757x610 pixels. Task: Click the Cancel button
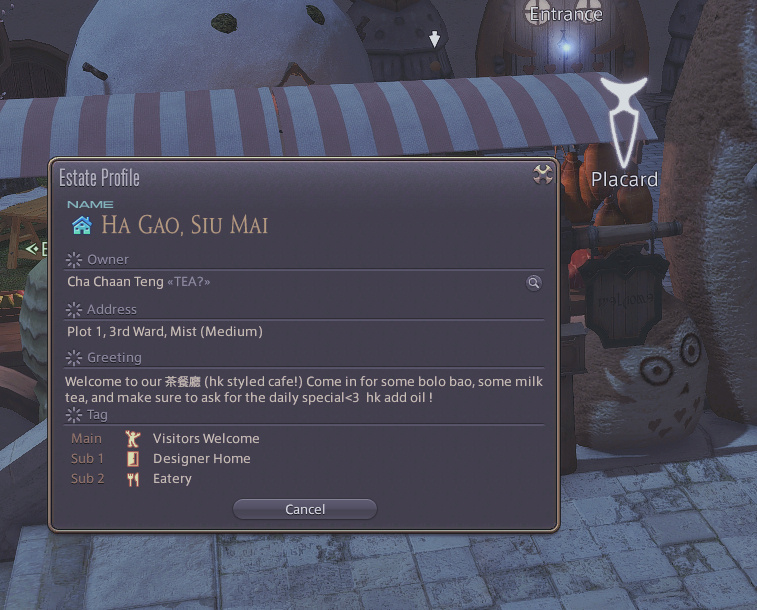[305, 509]
